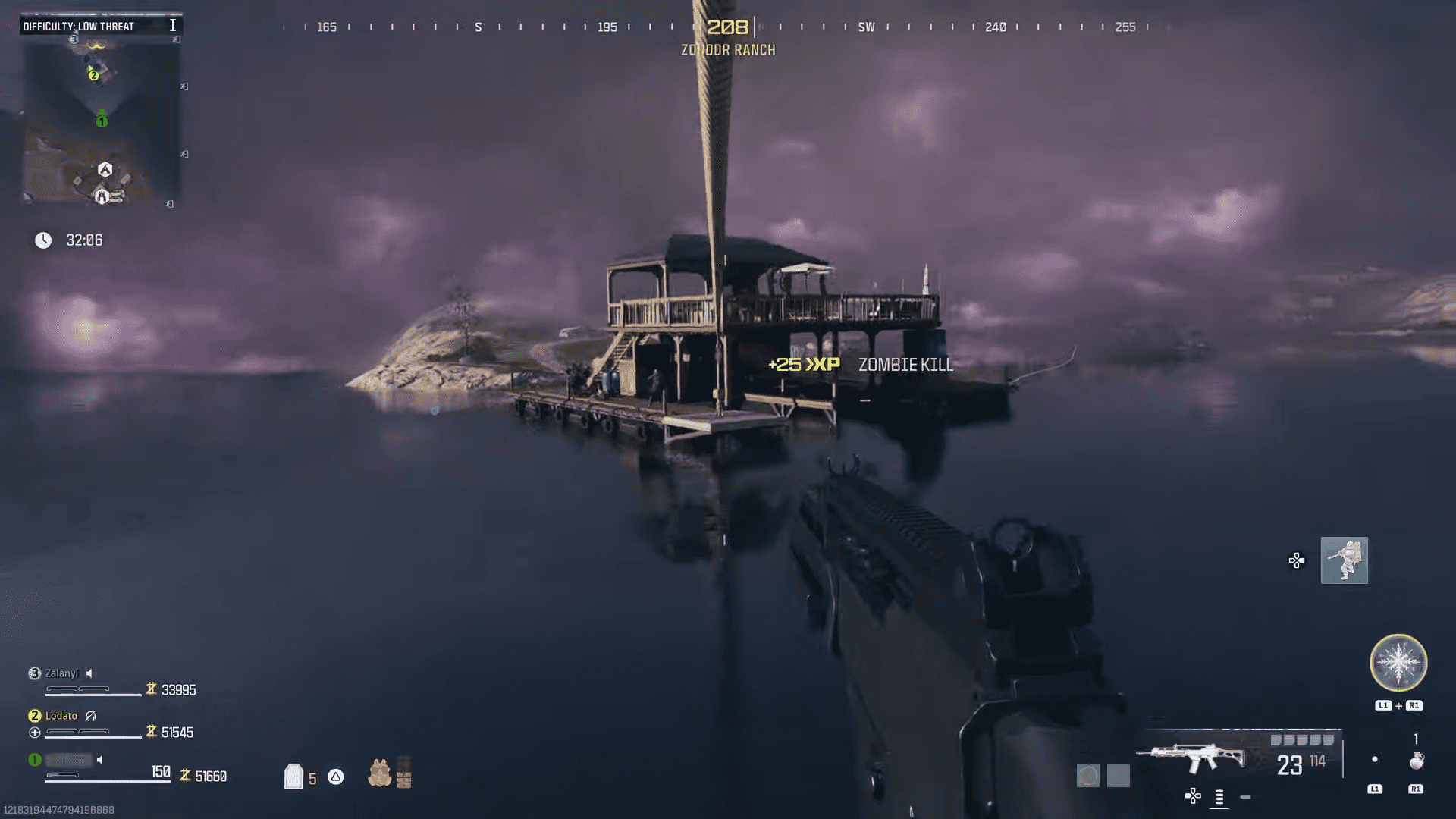Click the L1 + R1 button prompt
The image size is (1456, 819).
pos(1398,704)
